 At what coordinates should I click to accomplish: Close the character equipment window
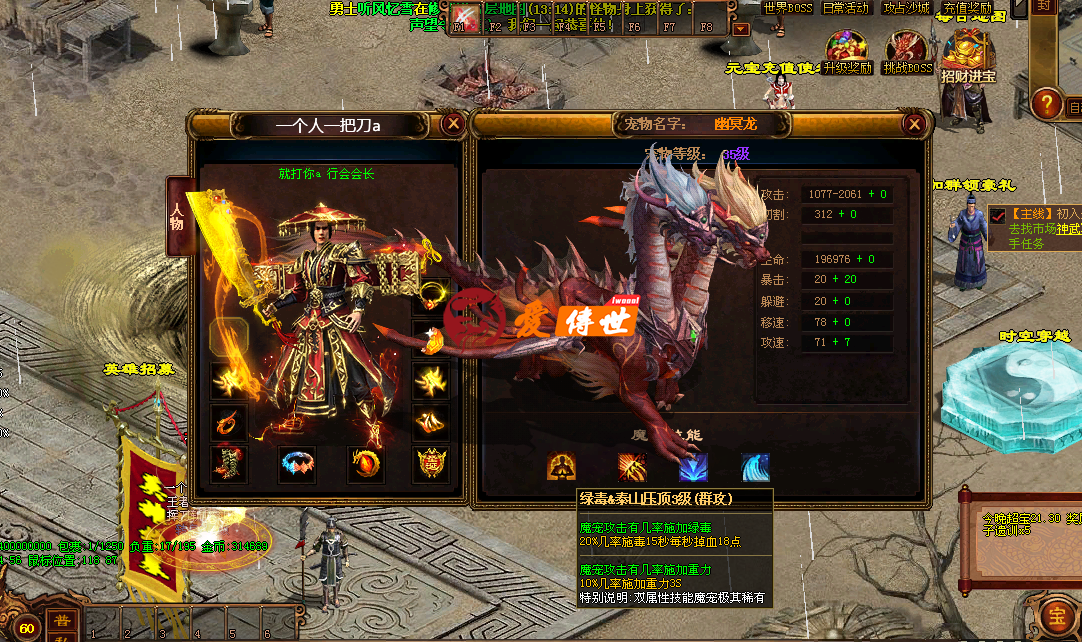[453, 124]
